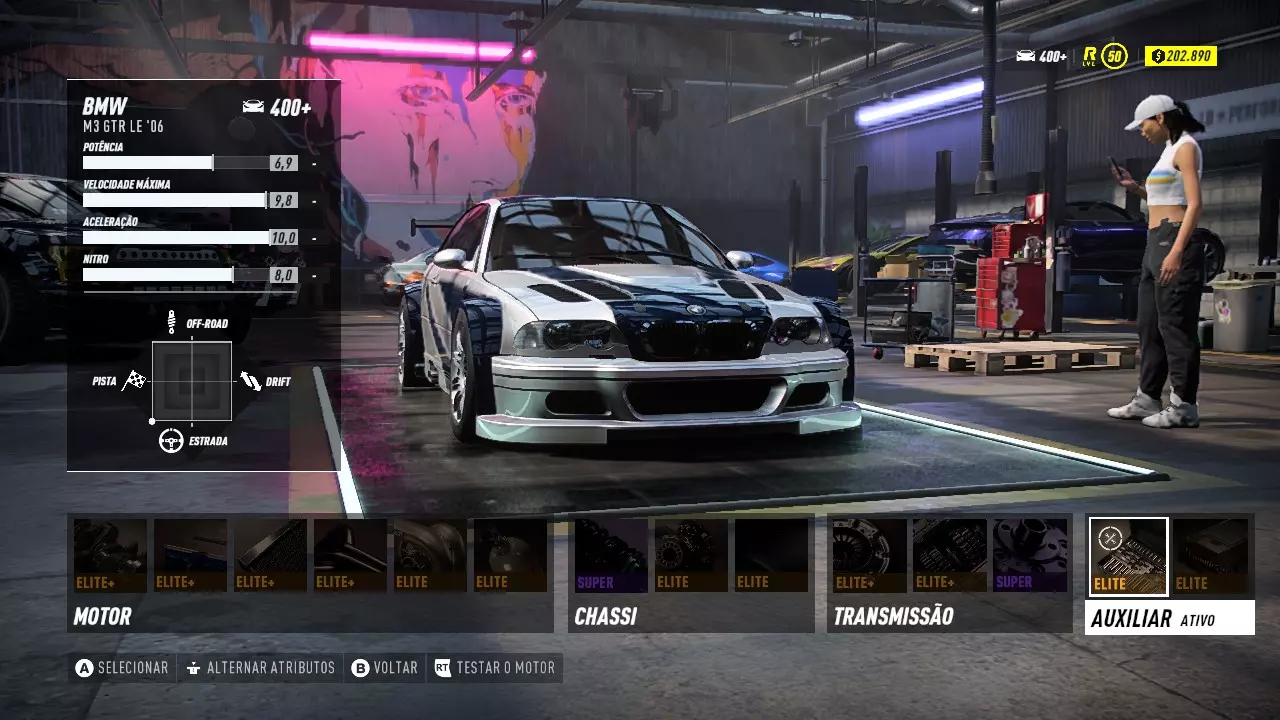Choose the Elite brakes part in Chassi
1280x720 pixels.
pyautogui.click(x=691, y=555)
